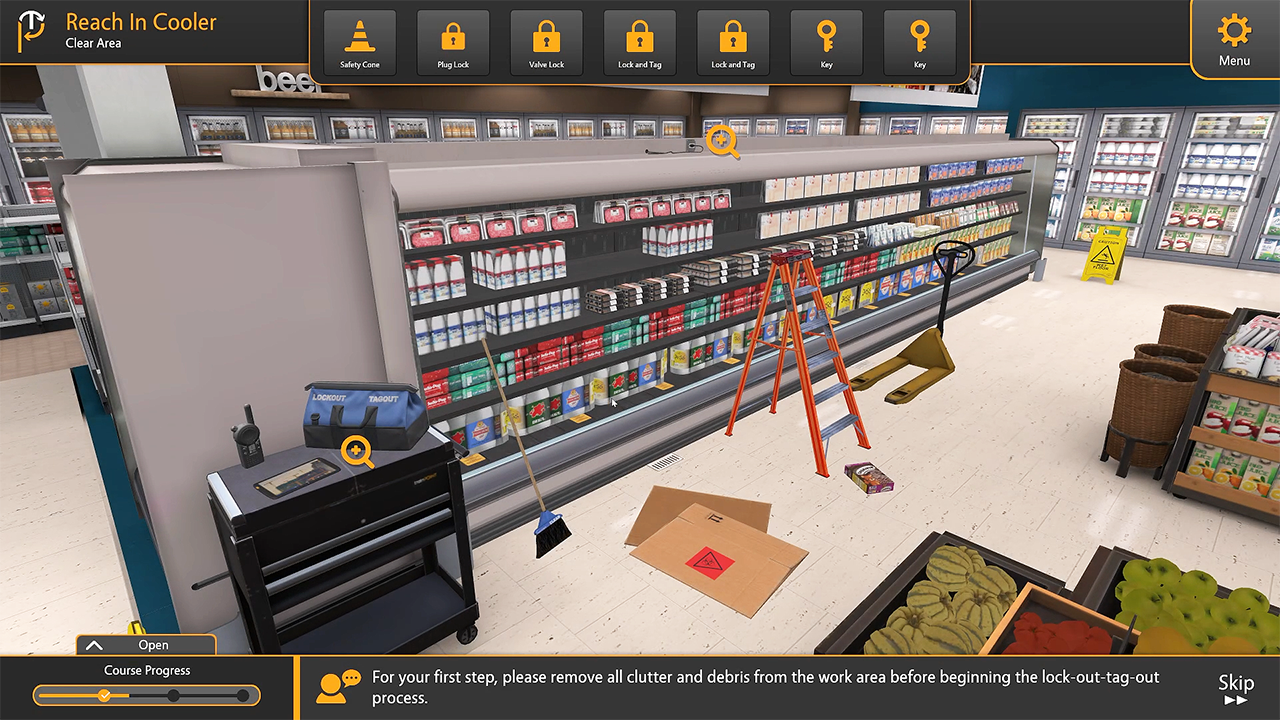Skip the current instruction
The height and width of the screenshot is (720, 1280).
pyautogui.click(x=1236, y=688)
